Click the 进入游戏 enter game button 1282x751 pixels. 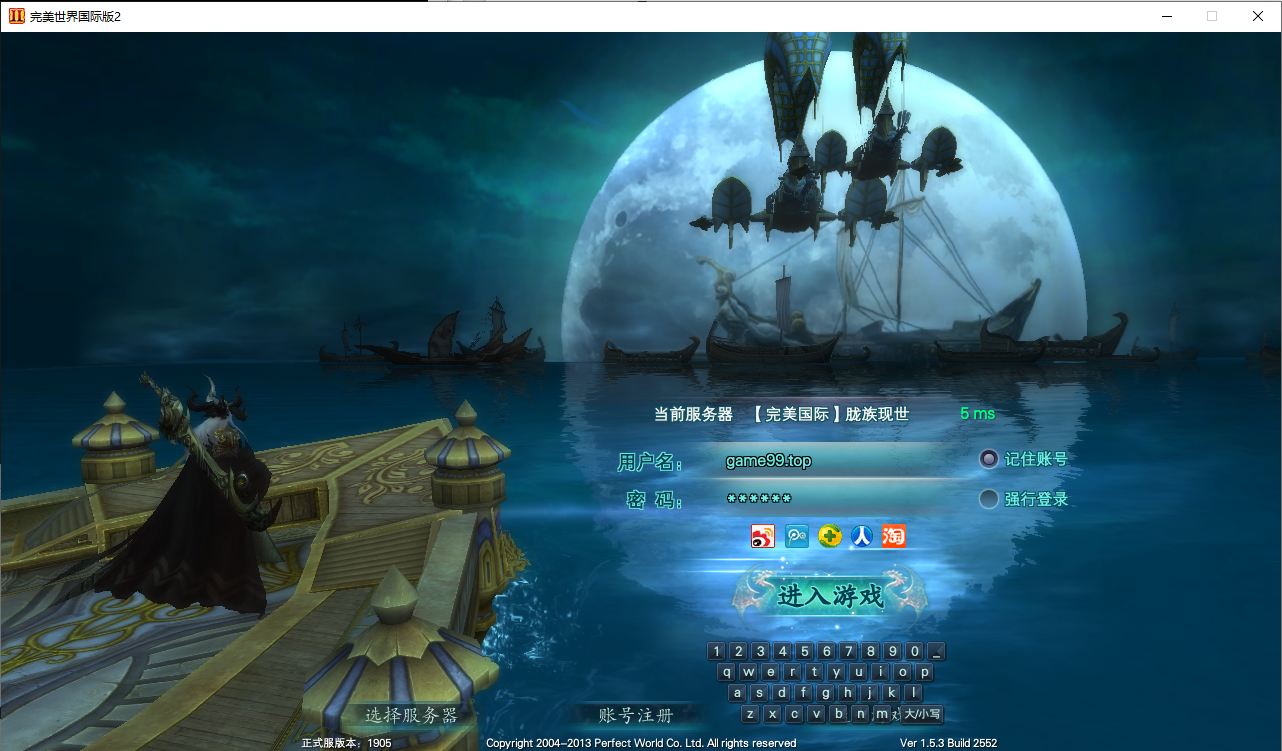pos(830,596)
